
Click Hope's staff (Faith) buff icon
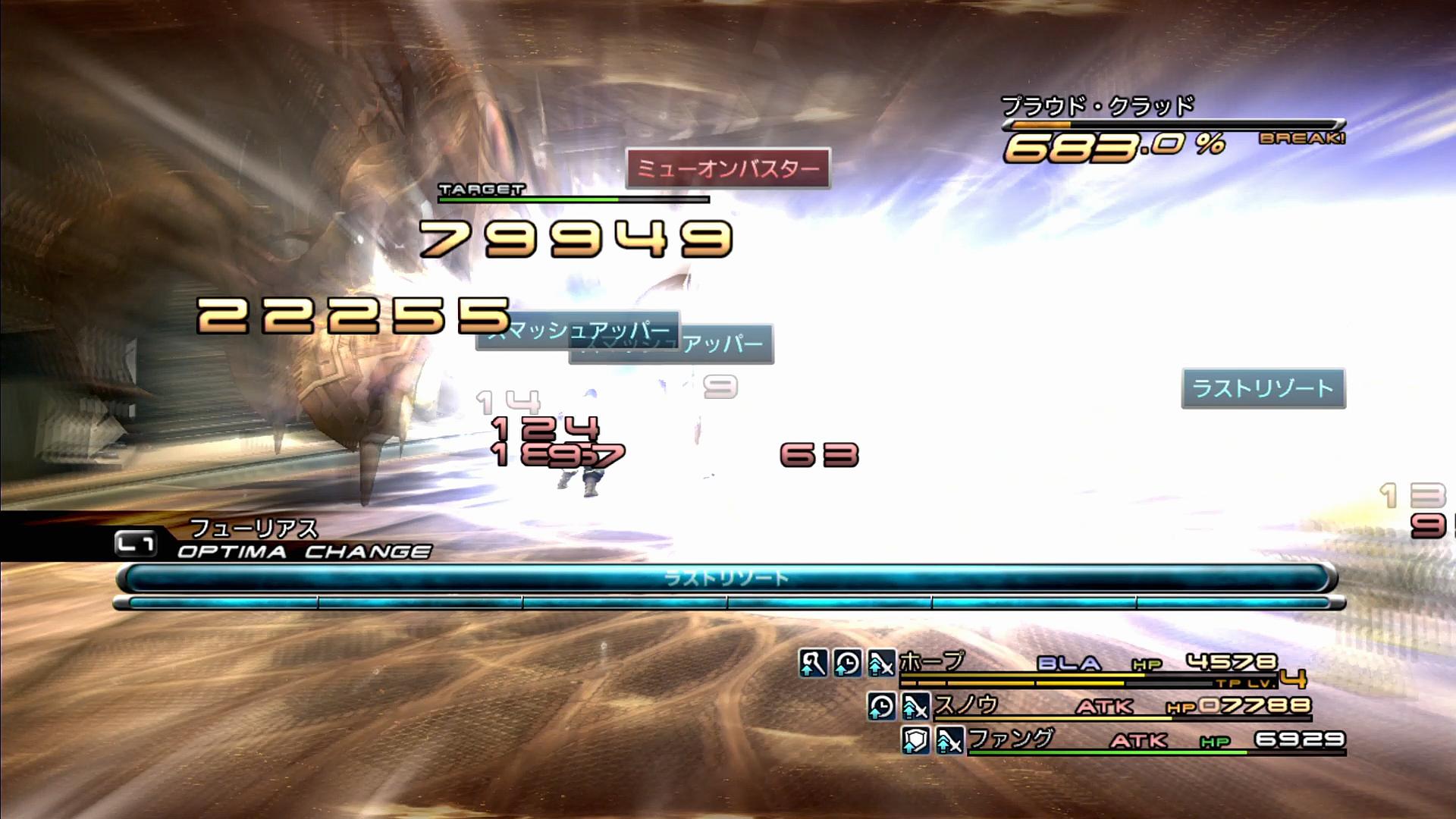click(x=813, y=664)
